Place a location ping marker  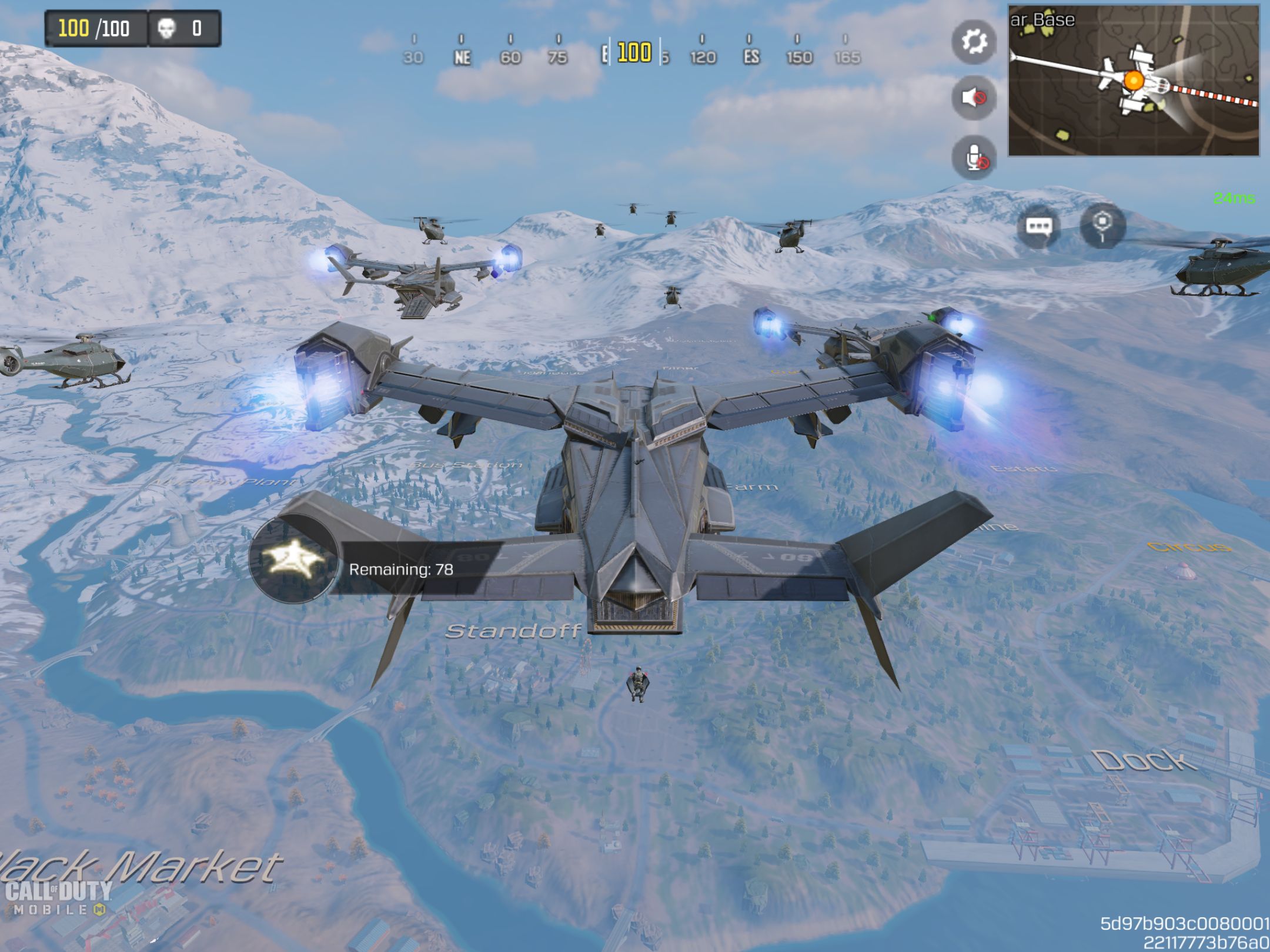click(1102, 225)
